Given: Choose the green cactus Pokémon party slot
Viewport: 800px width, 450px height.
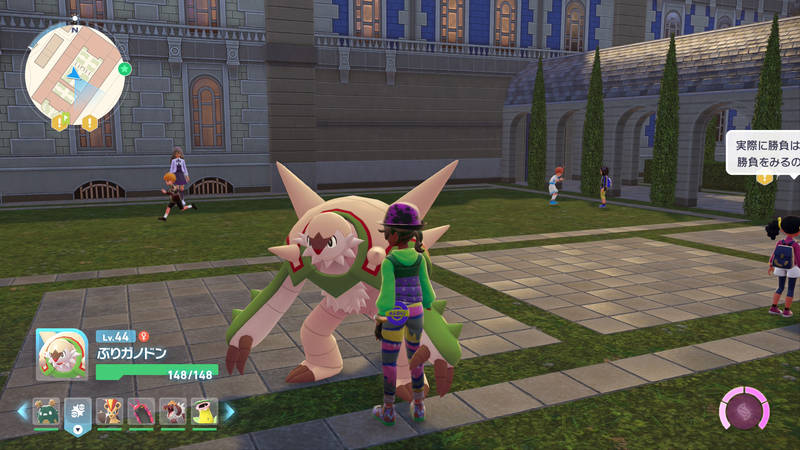Looking at the screenshot, I should point(46,411).
